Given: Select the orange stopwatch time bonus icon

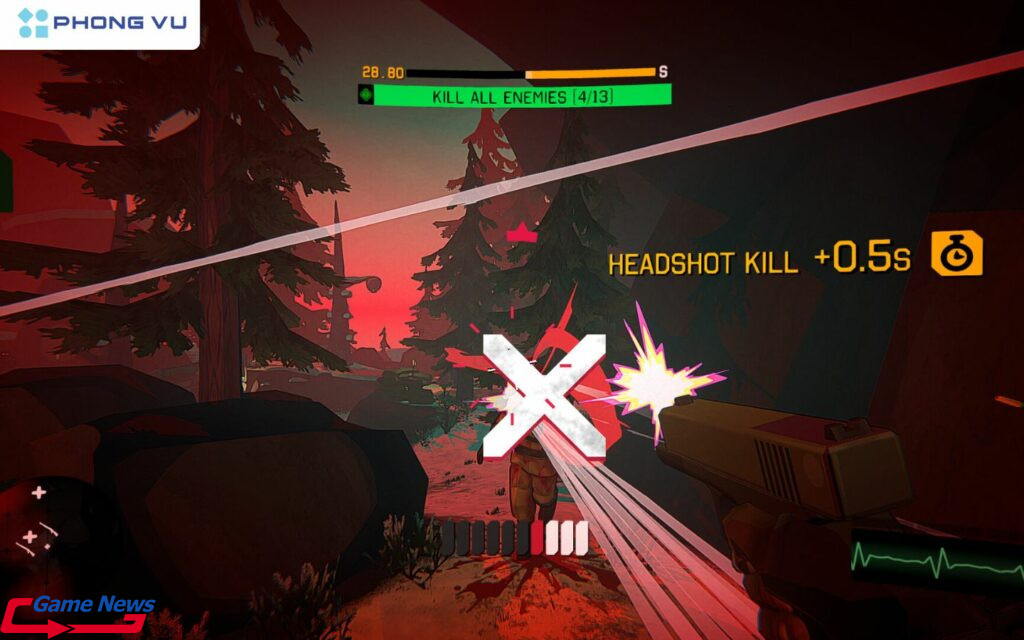Looking at the screenshot, I should click(957, 254).
